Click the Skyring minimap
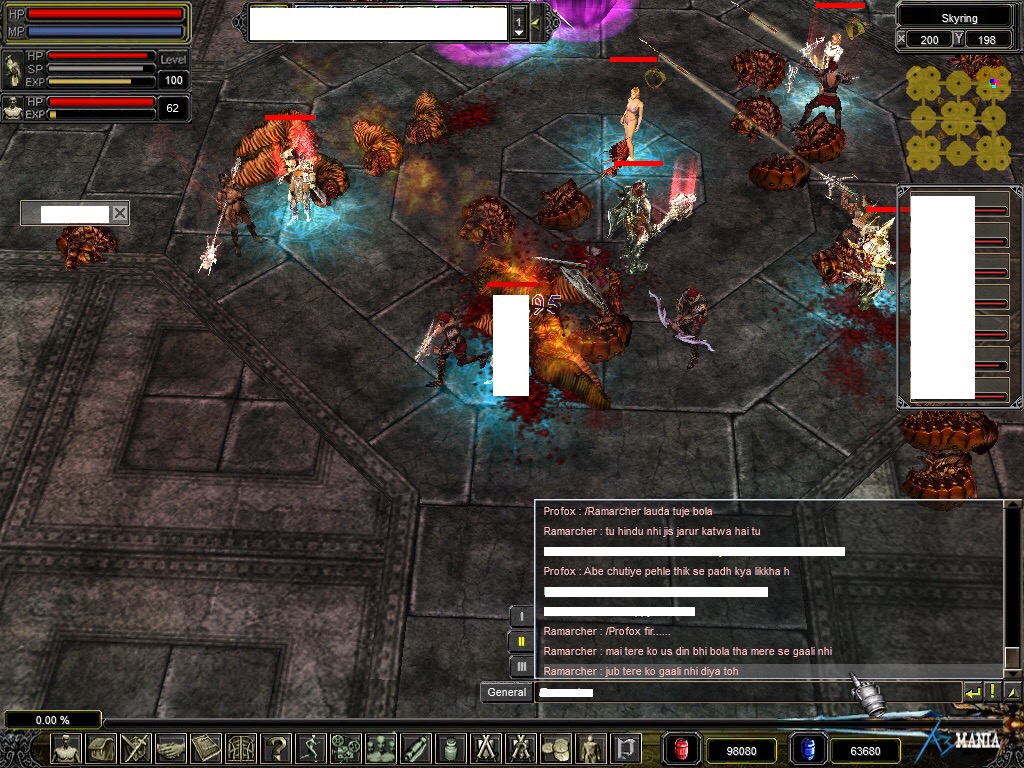The height and width of the screenshot is (768, 1024). pyautogui.click(x=958, y=120)
